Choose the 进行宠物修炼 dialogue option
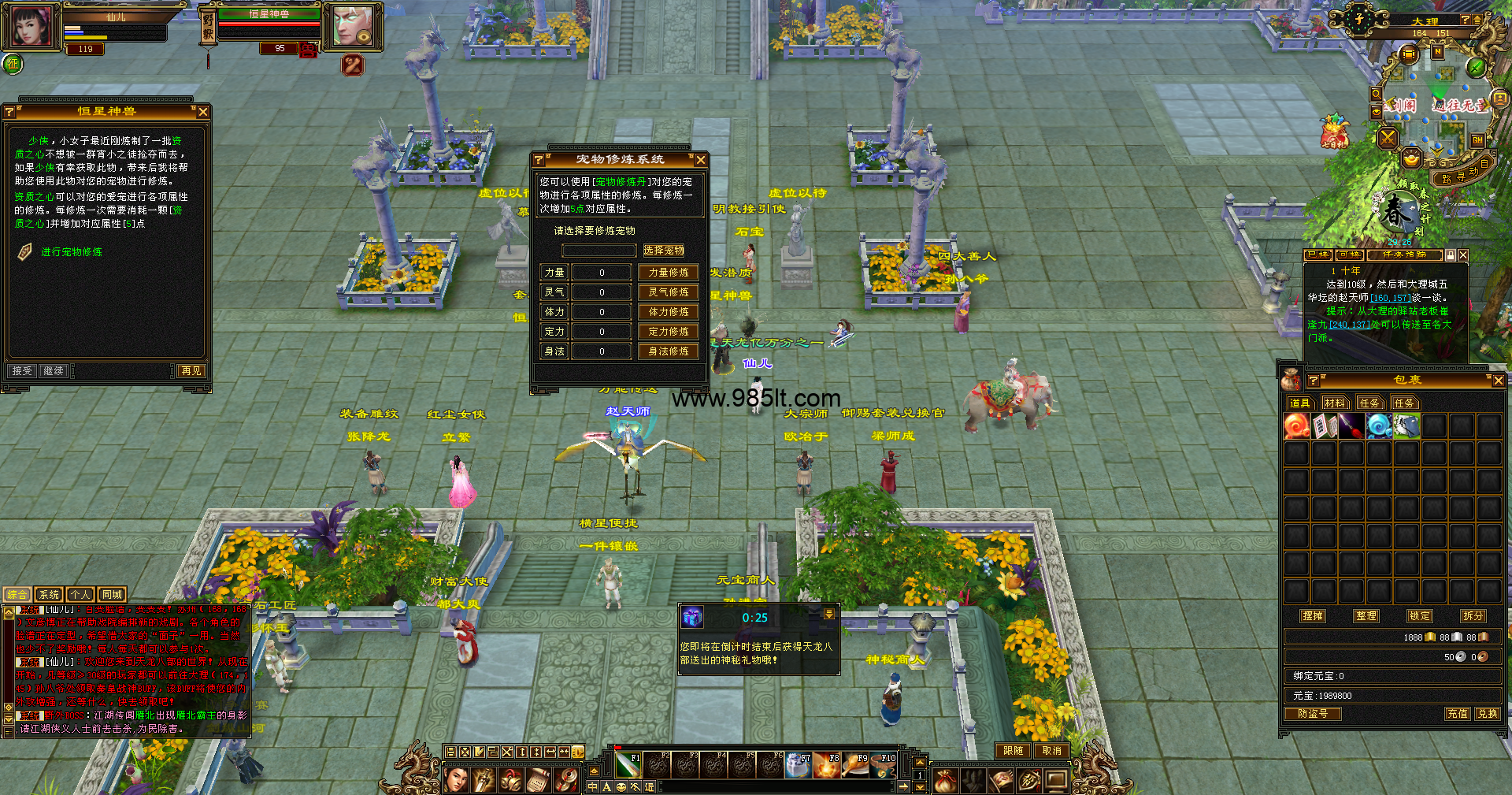The width and height of the screenshot is (1512, 795). pos(72,252)
